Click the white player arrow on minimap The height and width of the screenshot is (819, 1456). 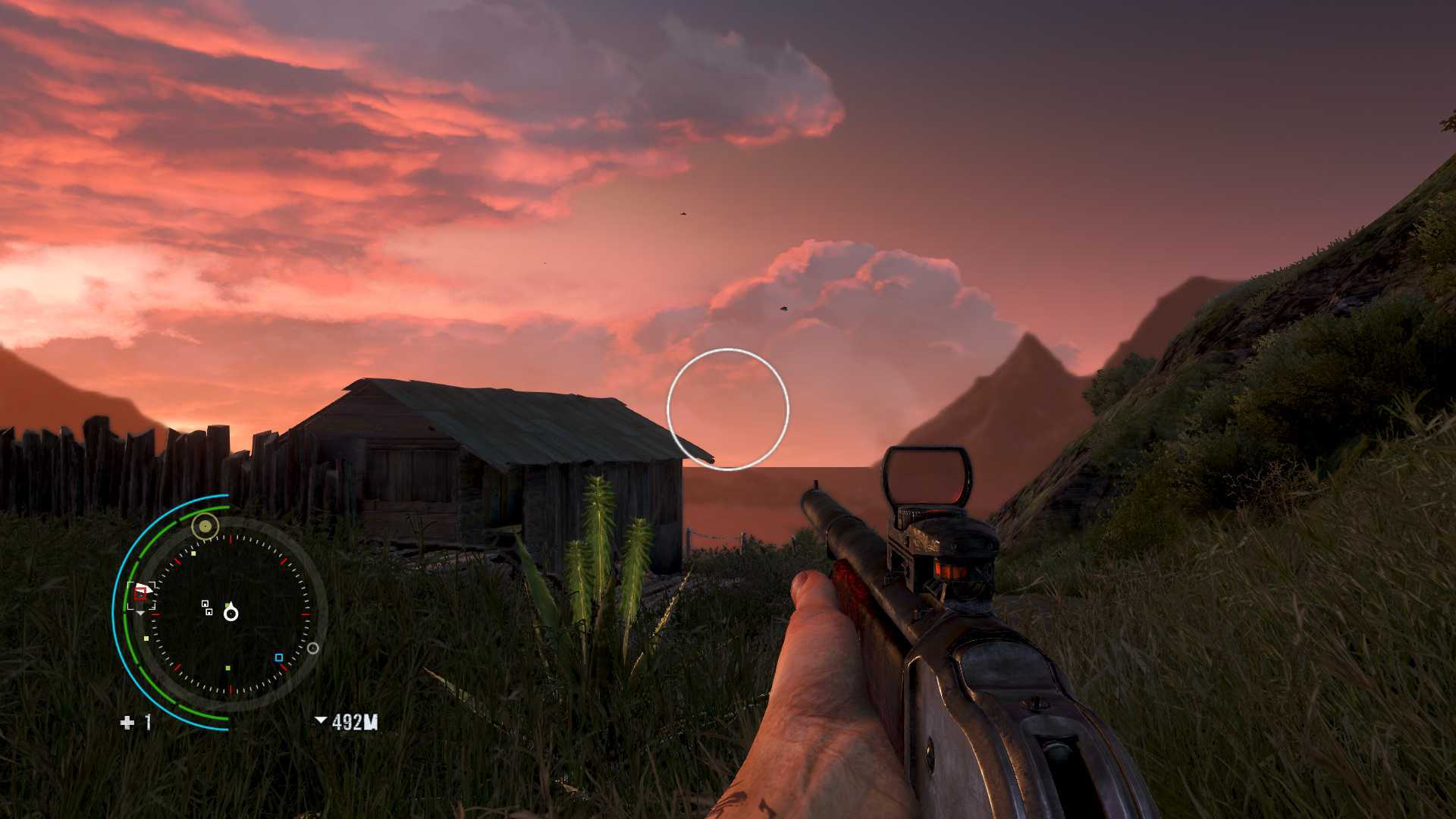(x=231, y=612)
